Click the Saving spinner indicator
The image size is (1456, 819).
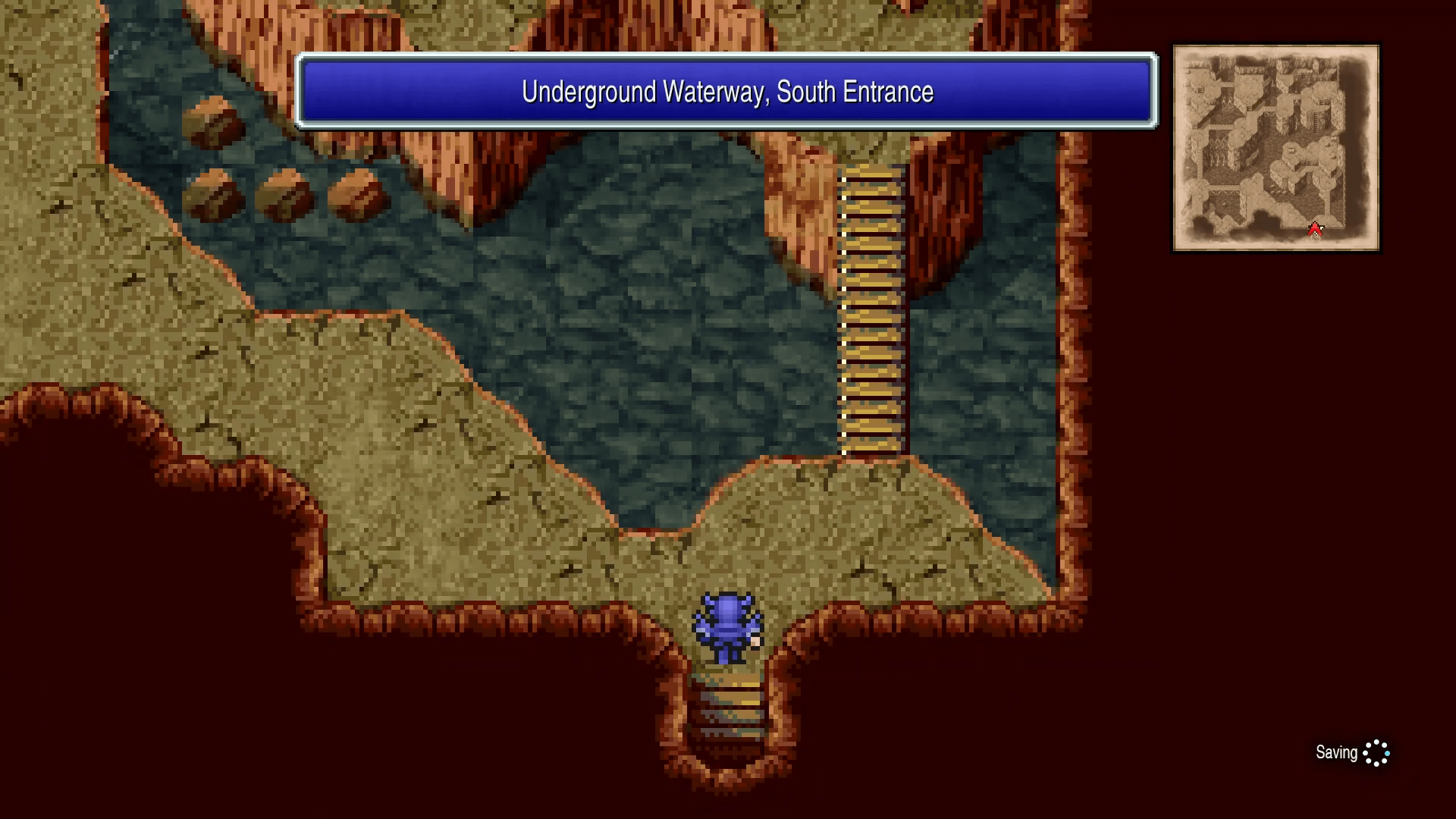[x=1376, y=753]
